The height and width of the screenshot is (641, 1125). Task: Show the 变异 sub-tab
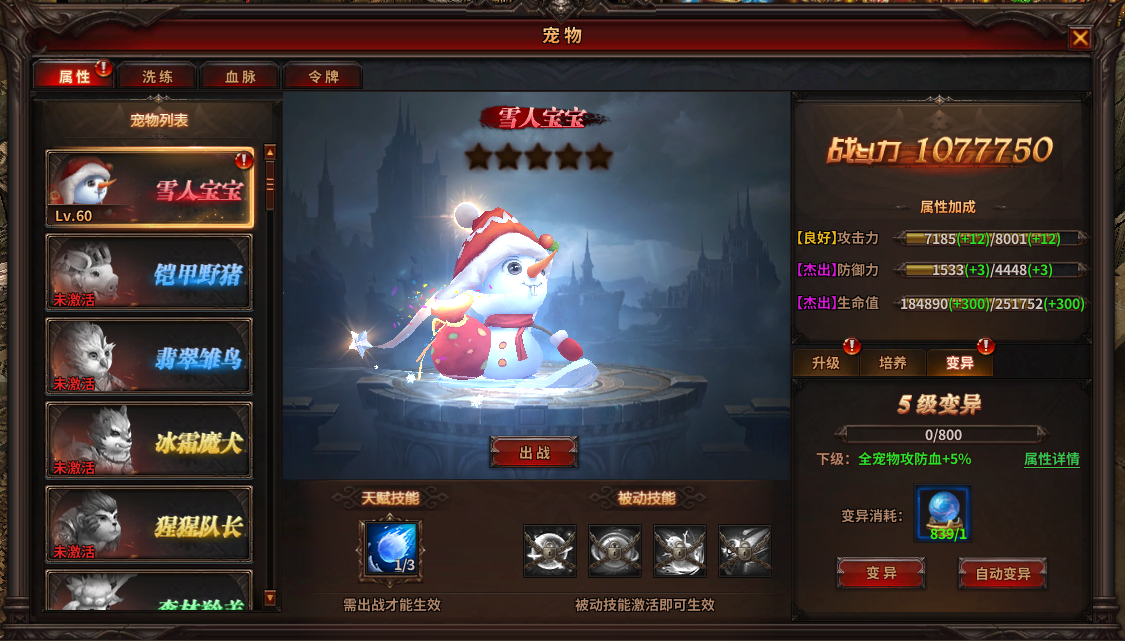tap(960, 363)
